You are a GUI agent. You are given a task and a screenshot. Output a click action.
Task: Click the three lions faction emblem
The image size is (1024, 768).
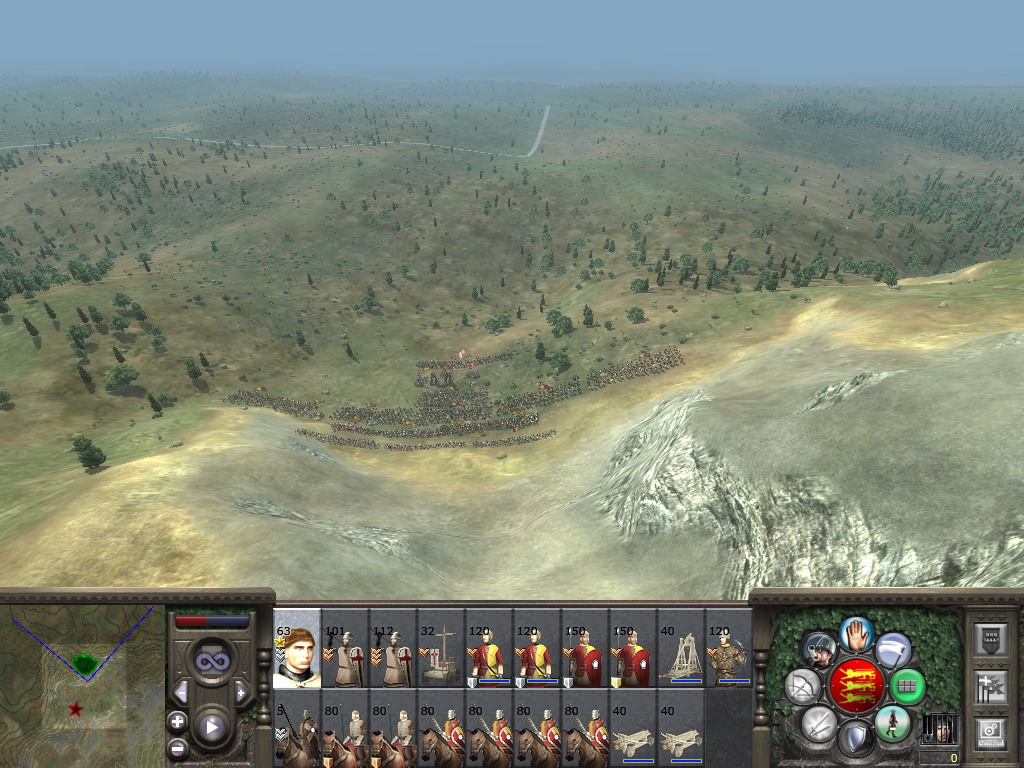click(856, 686)
